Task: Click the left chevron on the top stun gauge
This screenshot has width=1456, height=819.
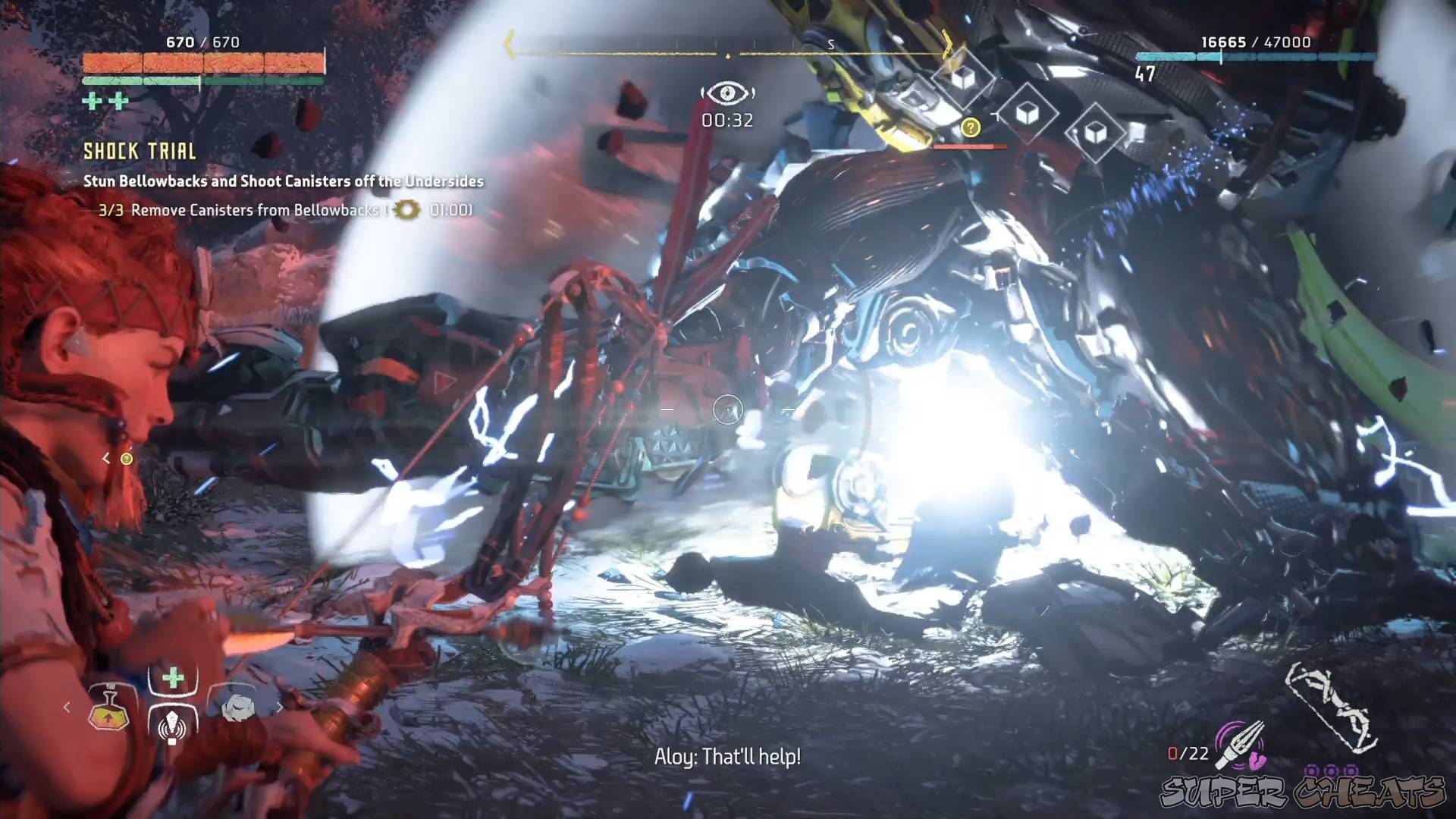Action: coord(508,45)
